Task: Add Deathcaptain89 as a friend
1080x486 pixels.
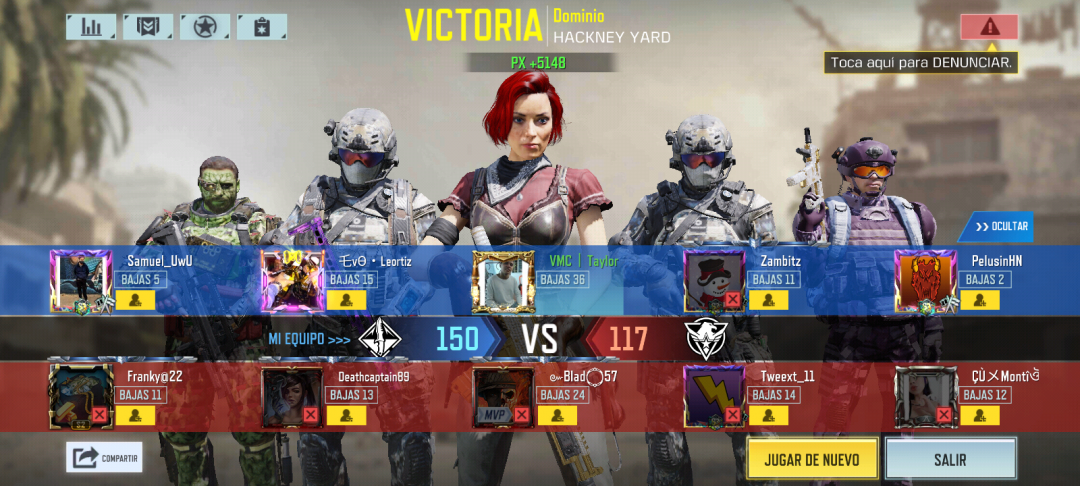Action: [x=347, y=414]
